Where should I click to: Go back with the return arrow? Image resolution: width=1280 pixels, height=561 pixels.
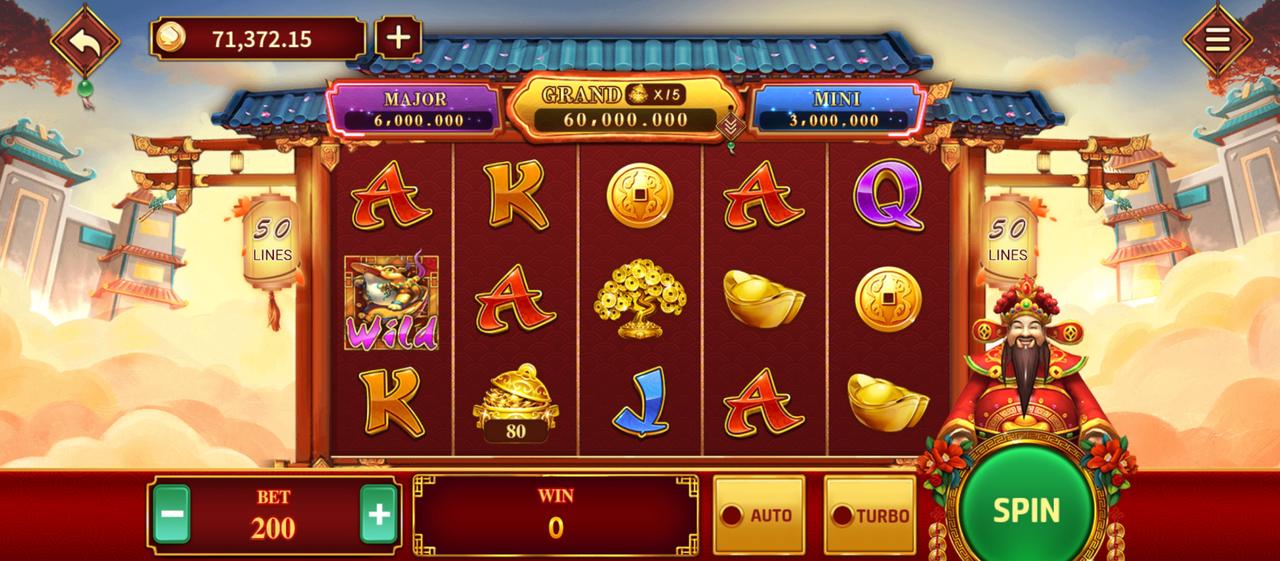[x=85, y=42]
